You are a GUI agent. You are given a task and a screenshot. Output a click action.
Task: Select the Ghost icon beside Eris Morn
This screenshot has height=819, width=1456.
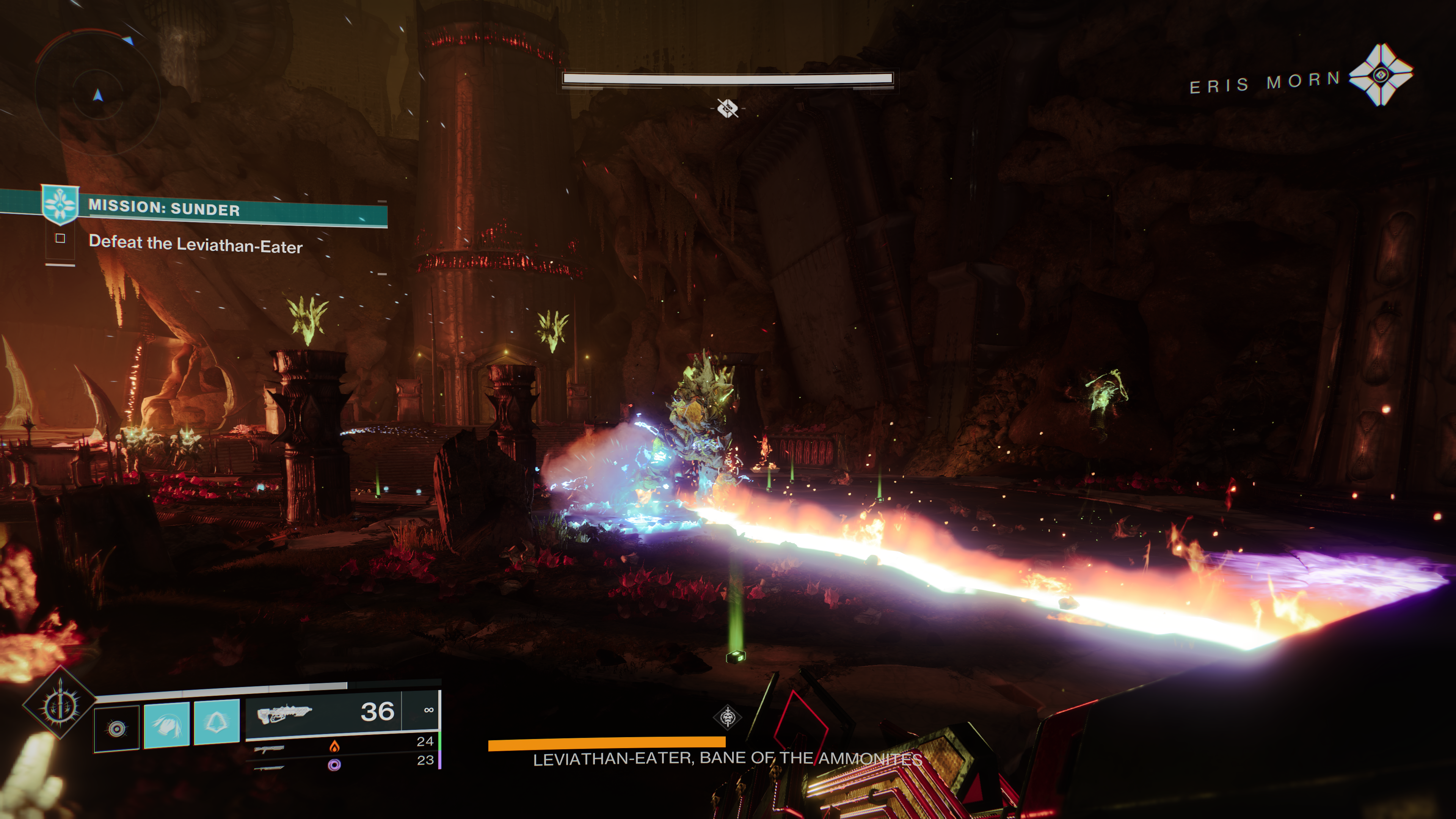pyautogui.click(x=1380, y=75)
